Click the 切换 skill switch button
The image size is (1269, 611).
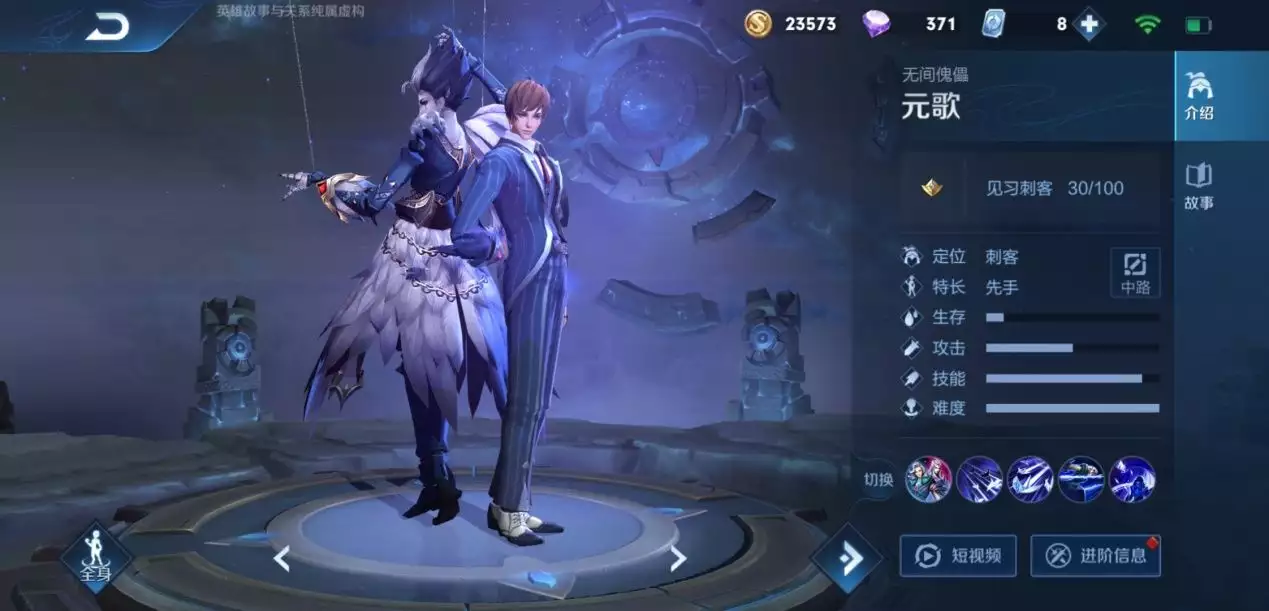(877, 479)
